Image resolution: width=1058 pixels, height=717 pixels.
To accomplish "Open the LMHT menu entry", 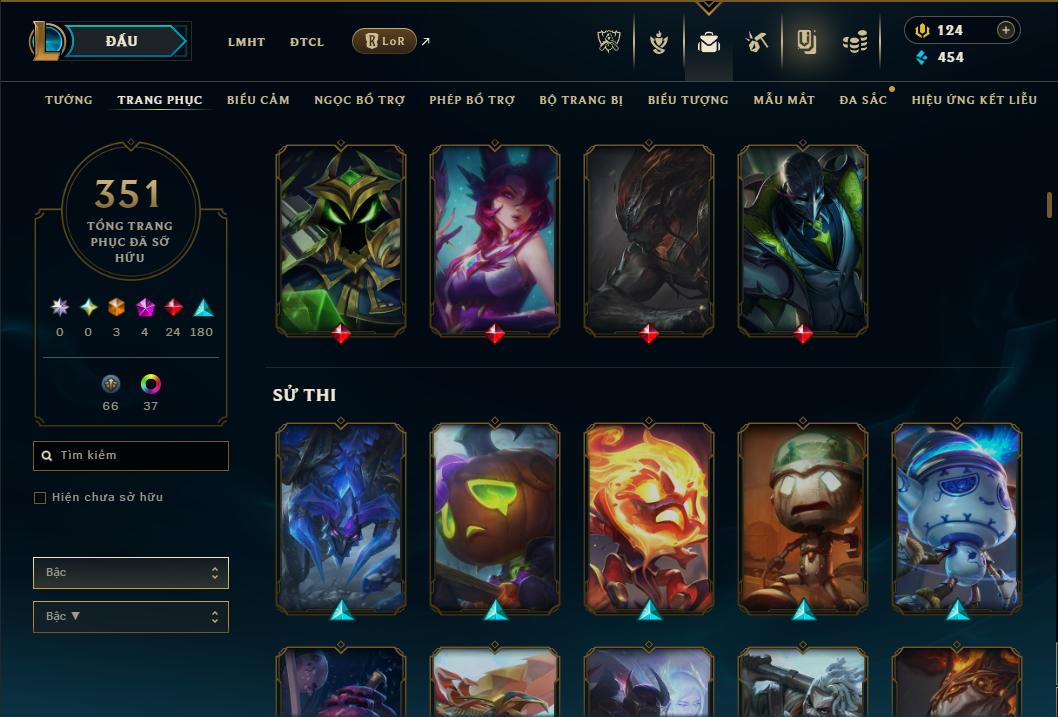I will 246,42.
